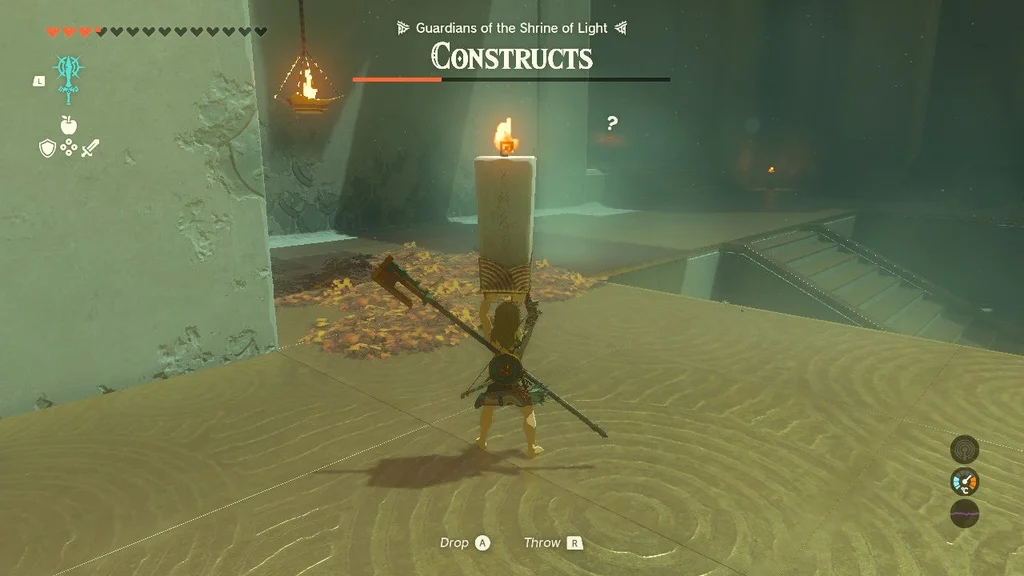This screenshot has width=1024, height=576.
Task: View the temperature gauge dial
Action: tap(964, 482)
